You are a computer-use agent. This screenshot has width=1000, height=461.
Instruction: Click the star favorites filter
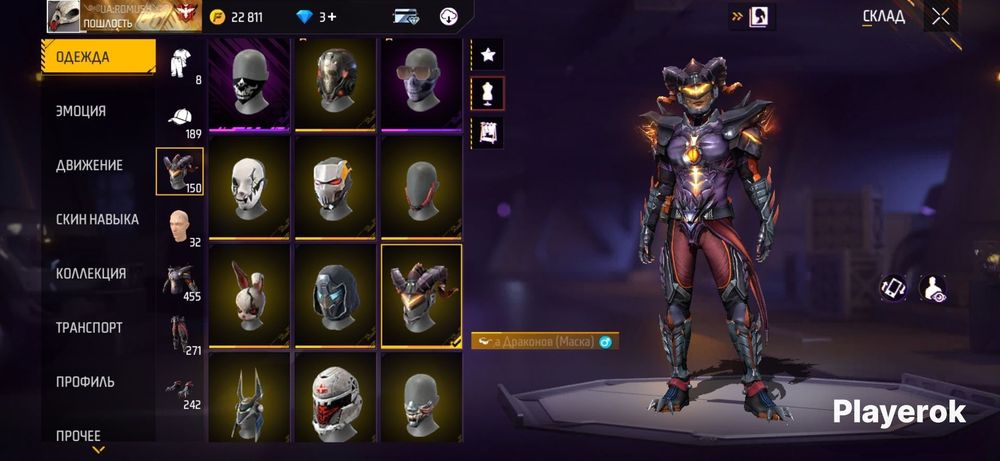click(488, 55)
